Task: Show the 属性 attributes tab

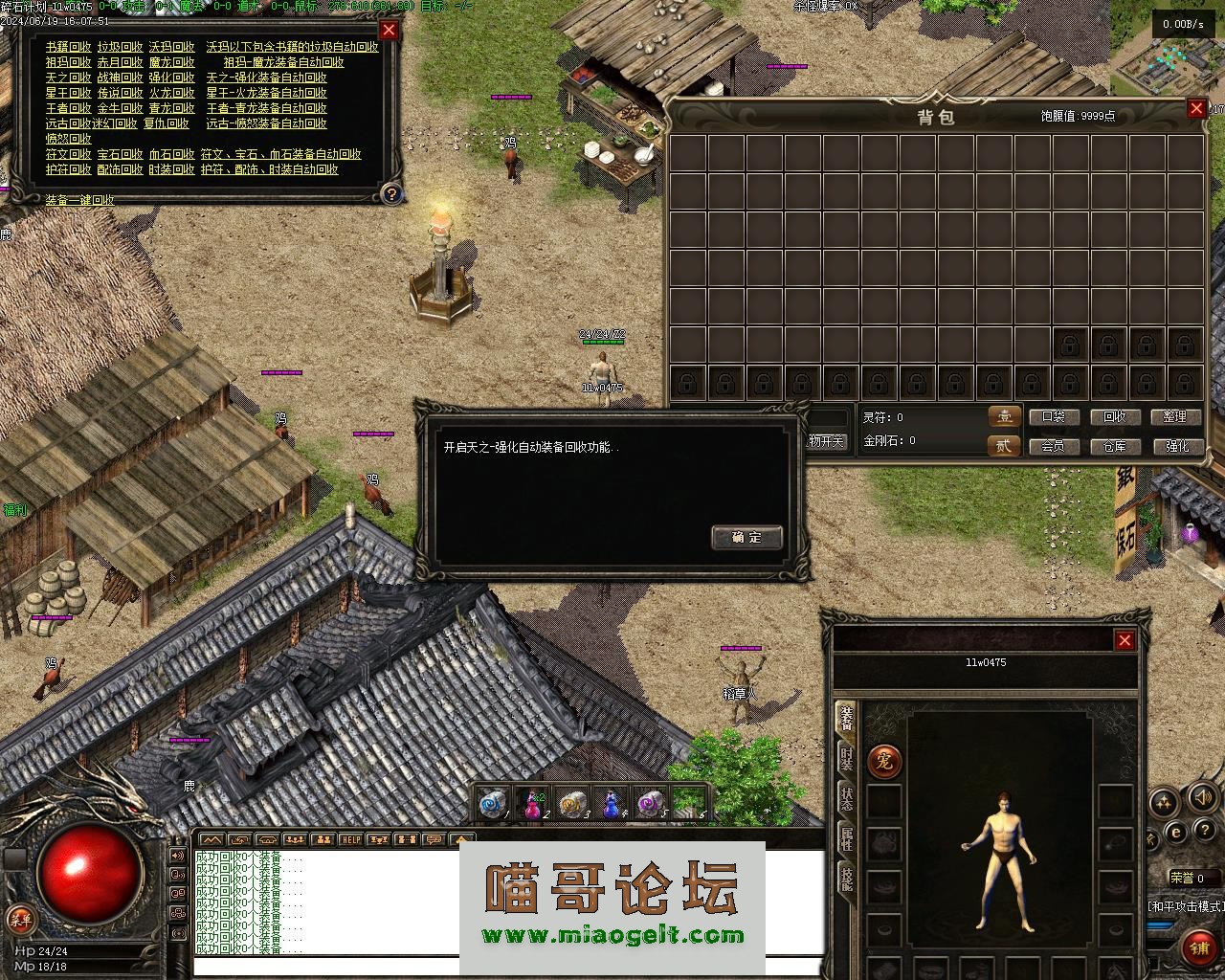Action: tap(847, 838)
